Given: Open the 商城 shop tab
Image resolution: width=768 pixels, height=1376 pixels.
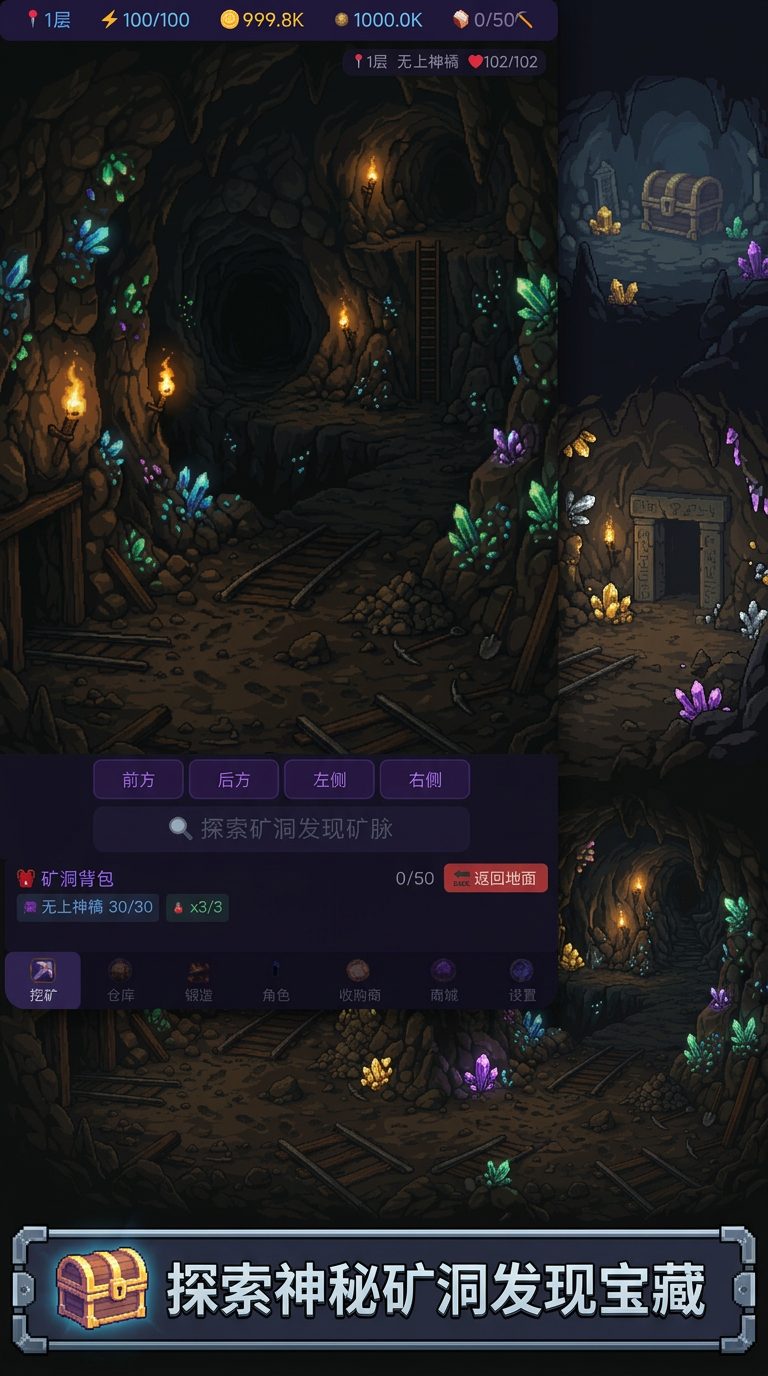Looking at the screenshot, I should click(443, 981).
